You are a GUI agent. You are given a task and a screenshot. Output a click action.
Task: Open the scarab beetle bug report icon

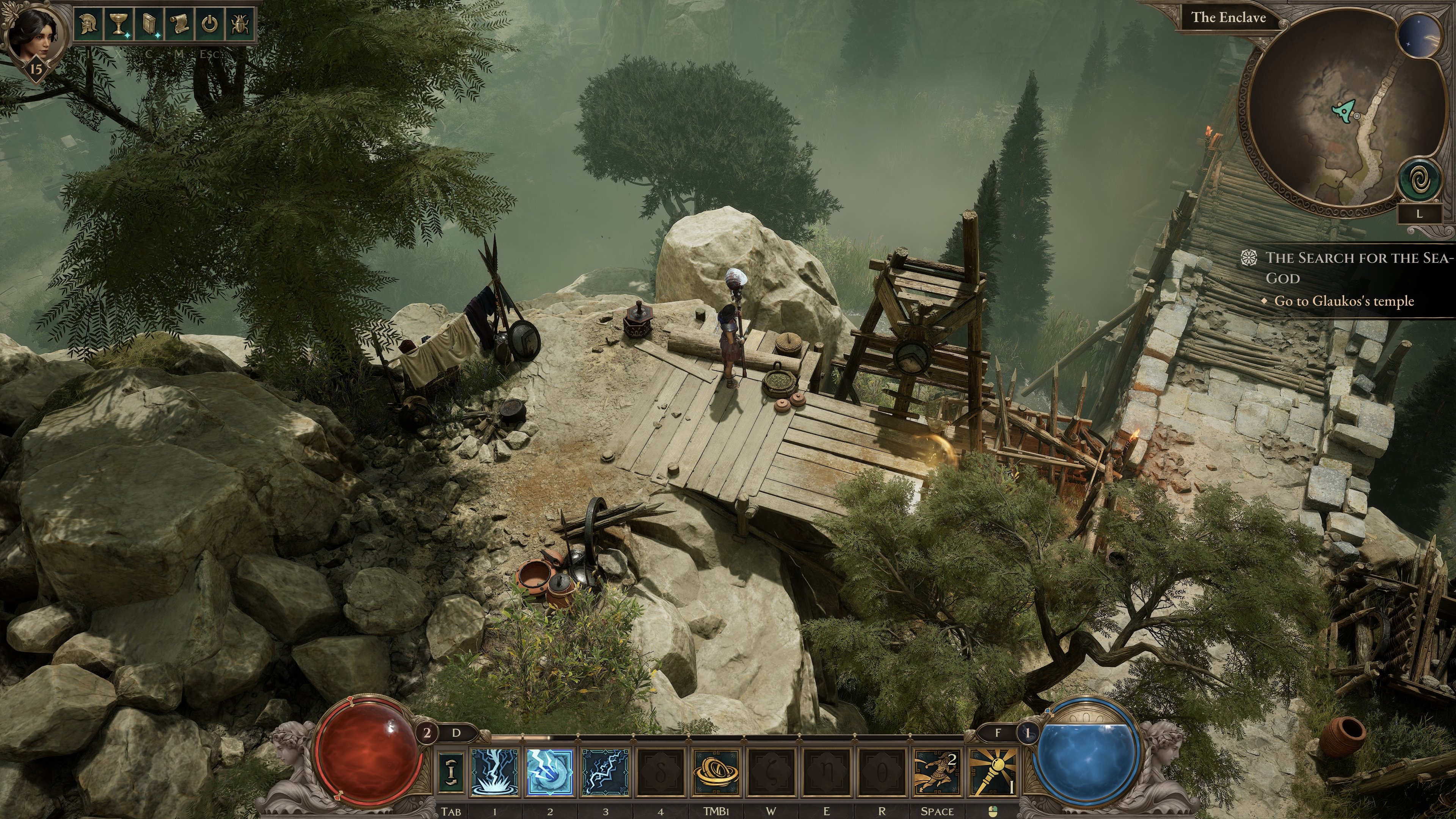pos(239,24)
